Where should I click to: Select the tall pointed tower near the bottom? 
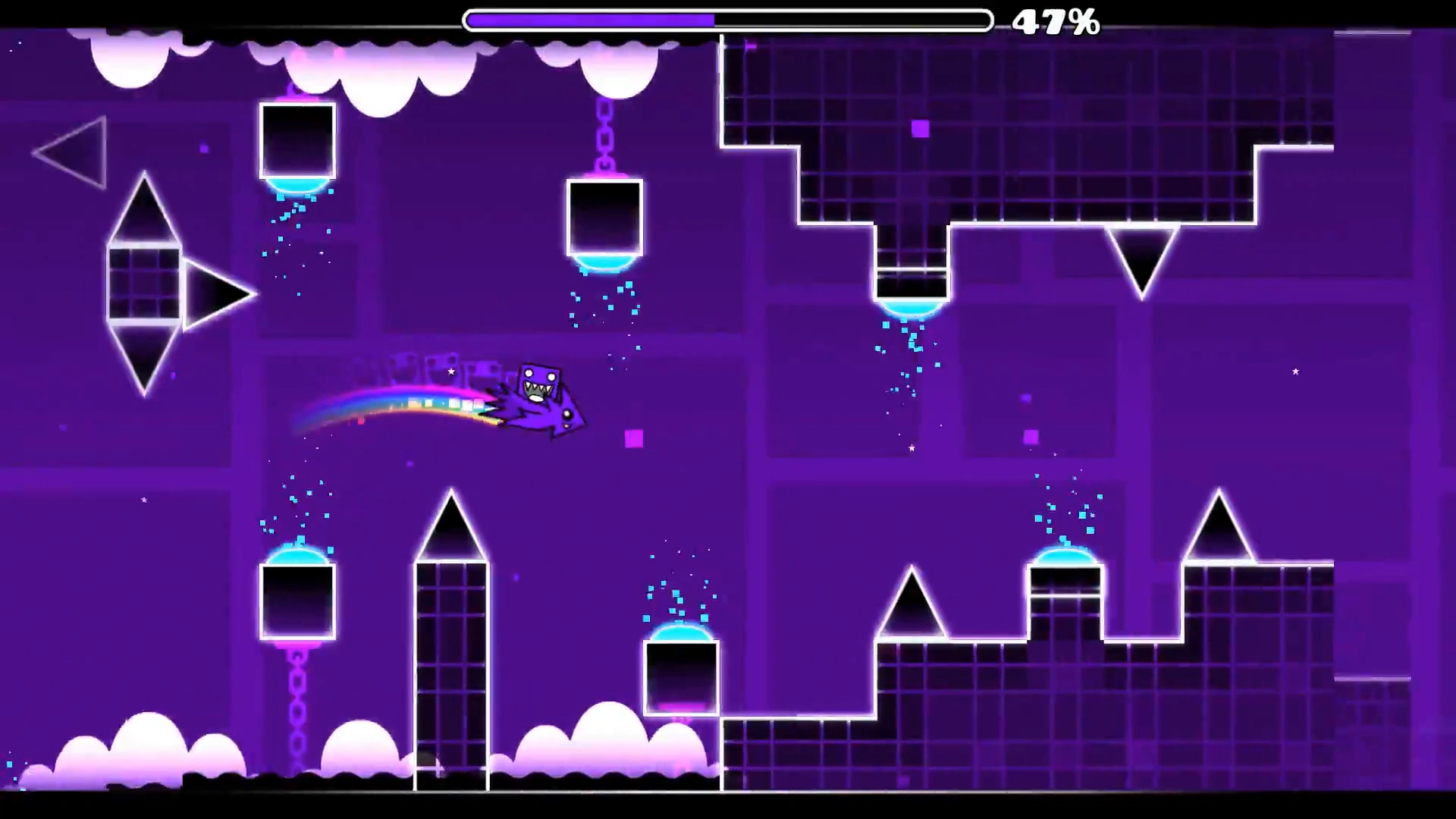coord(451,645)
